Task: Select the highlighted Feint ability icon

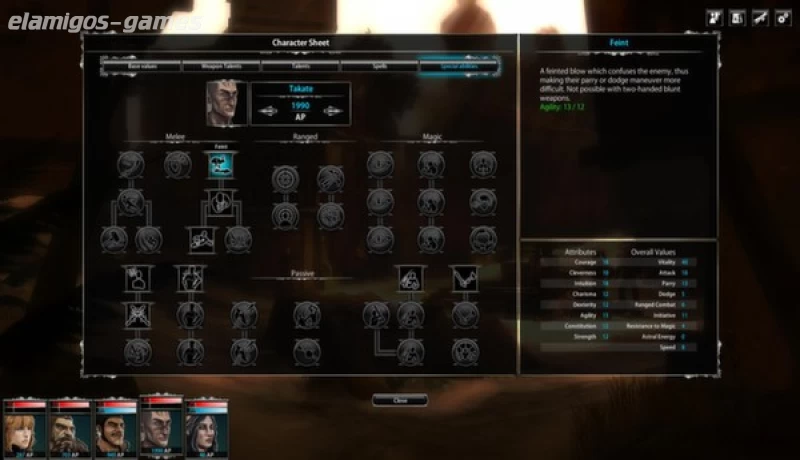Action: [x=221, y=165]
